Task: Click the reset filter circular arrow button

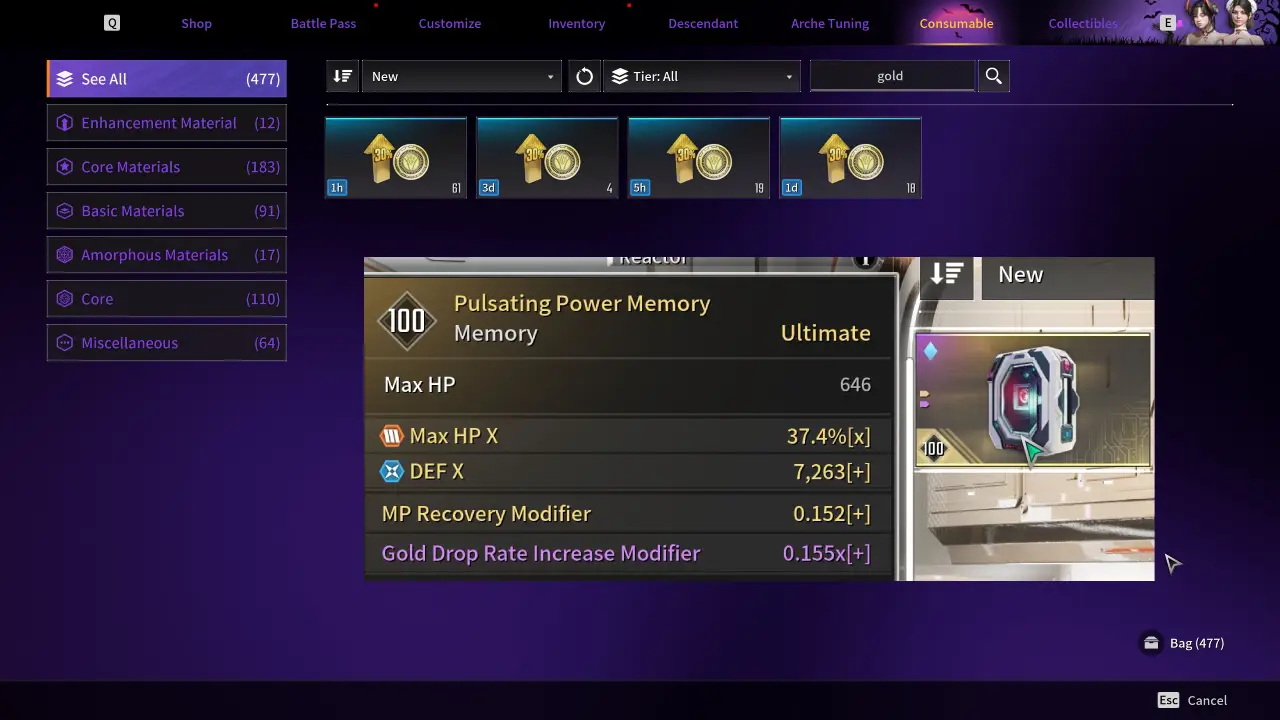Action: click(585, 76)
